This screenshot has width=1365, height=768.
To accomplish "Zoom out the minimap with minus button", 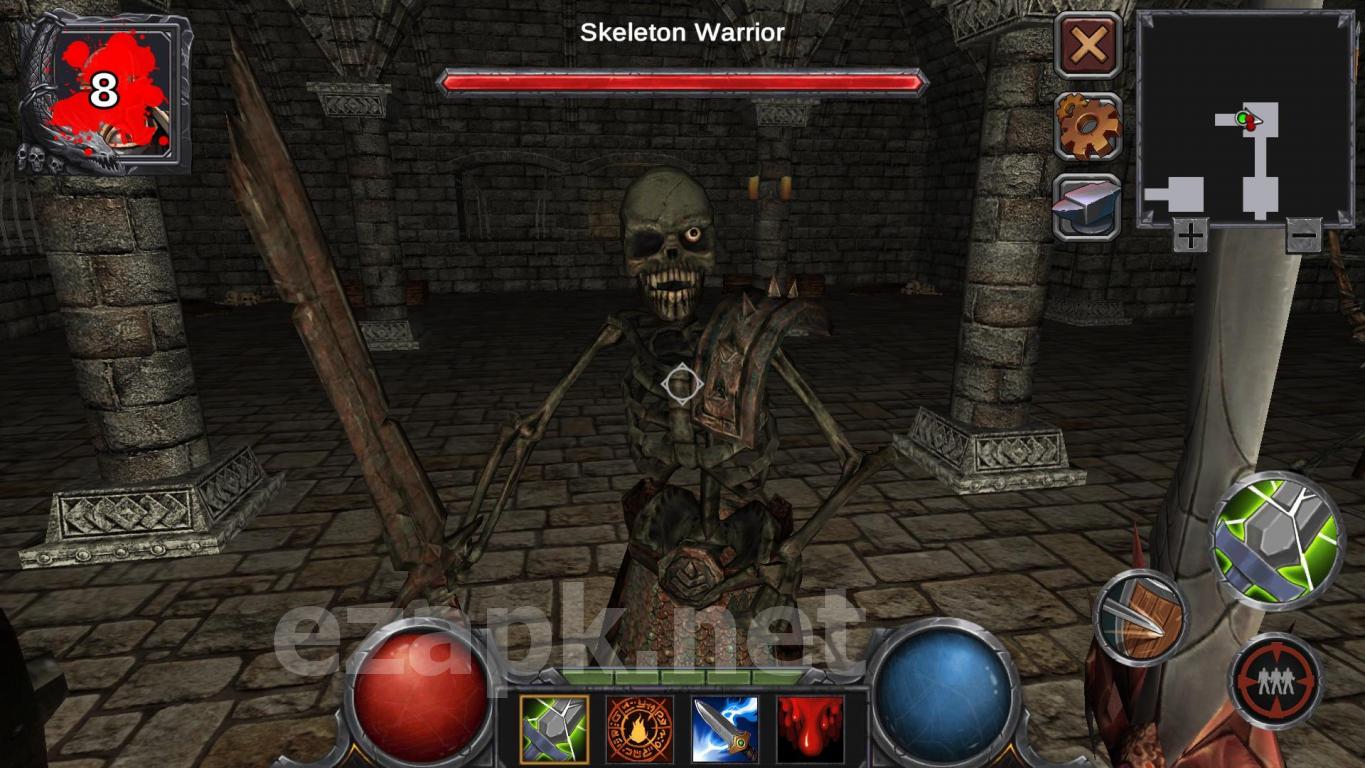I will pyautogui.click(x=1303, y=236).
